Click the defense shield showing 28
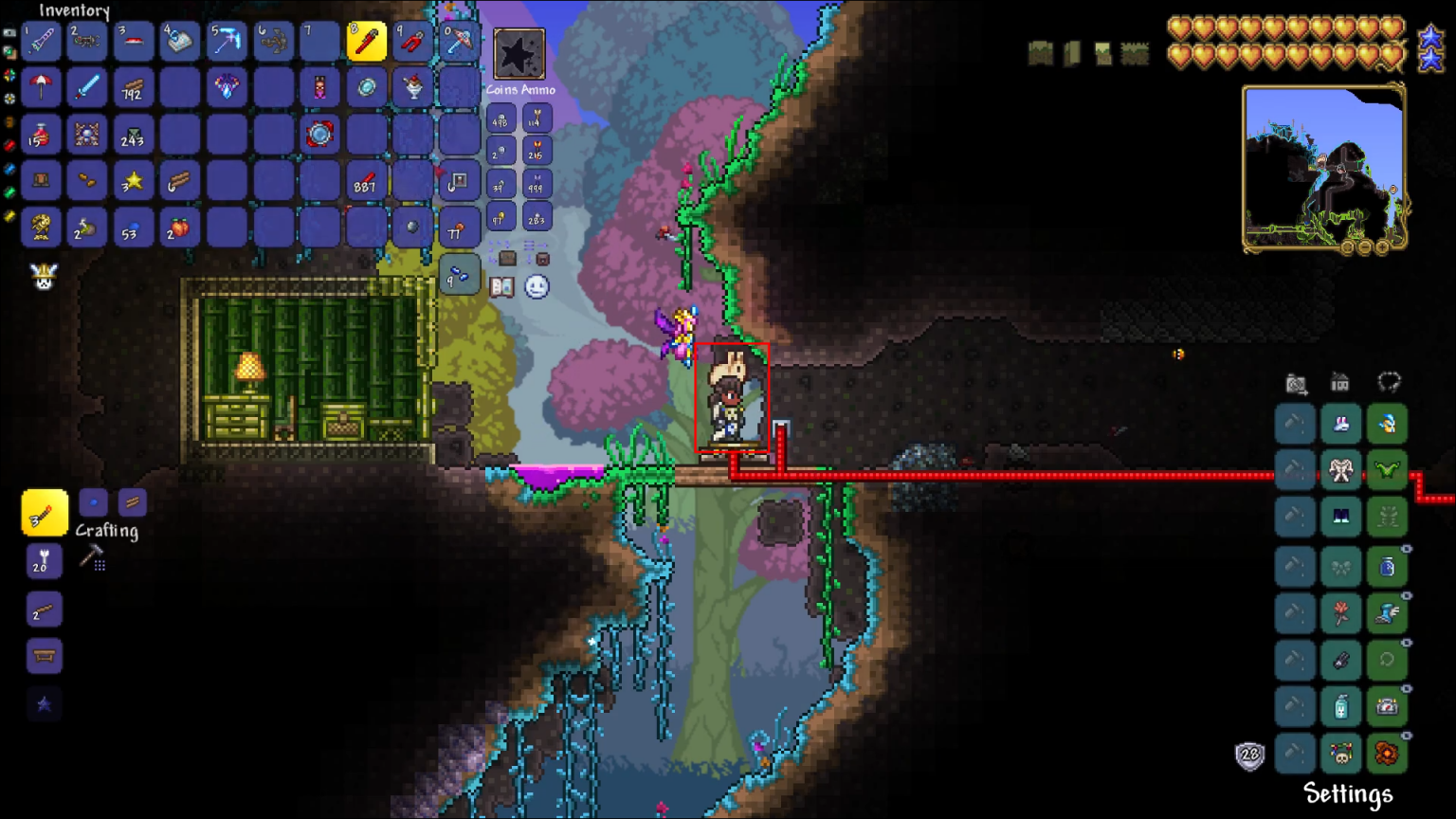Image resolution: width=1456 pixels, height=819 pixels. point(1249,755)
